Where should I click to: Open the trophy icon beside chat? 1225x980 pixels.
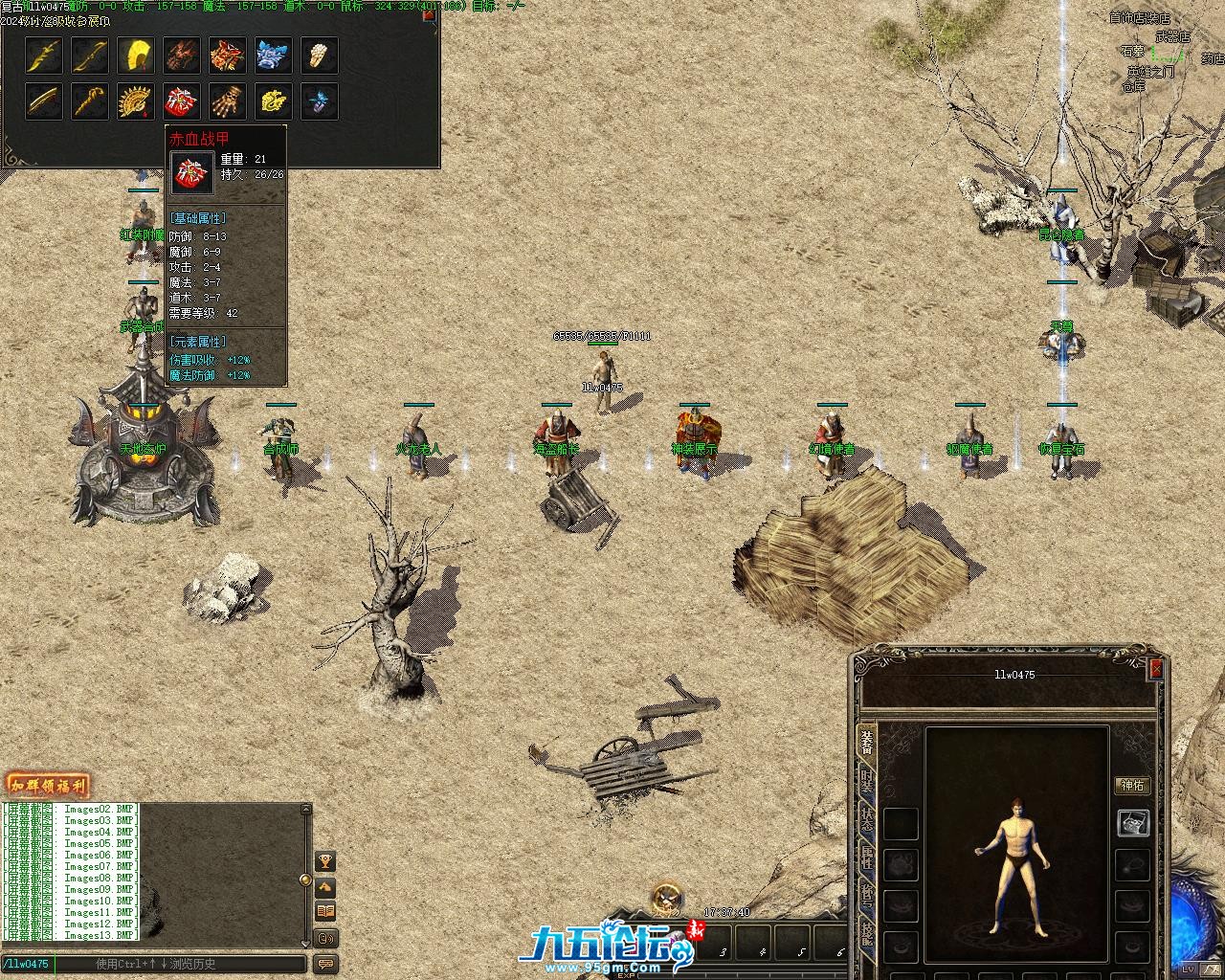click(x=325, y=861)
